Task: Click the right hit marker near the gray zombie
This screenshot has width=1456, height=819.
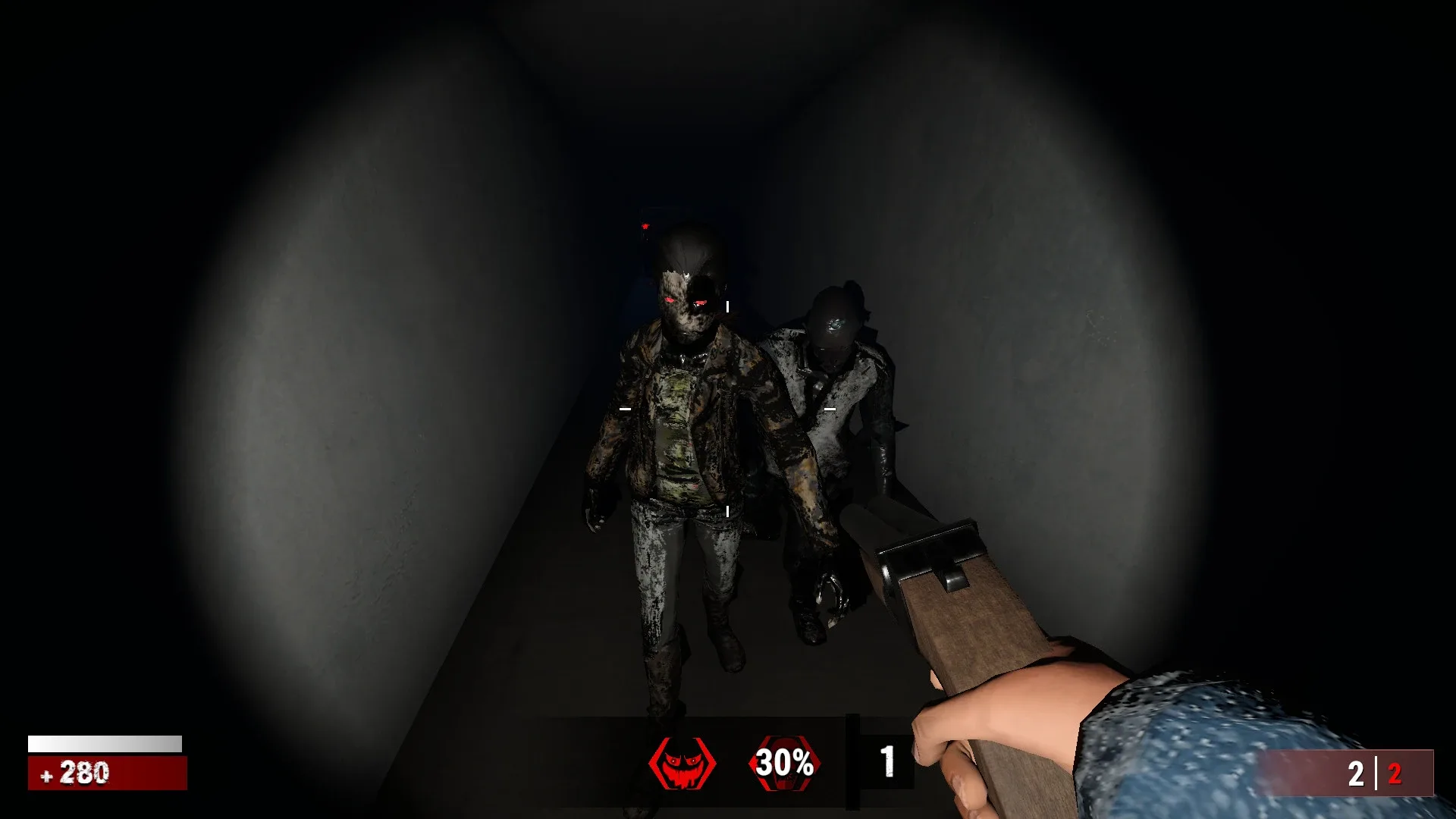Action: 830,408
